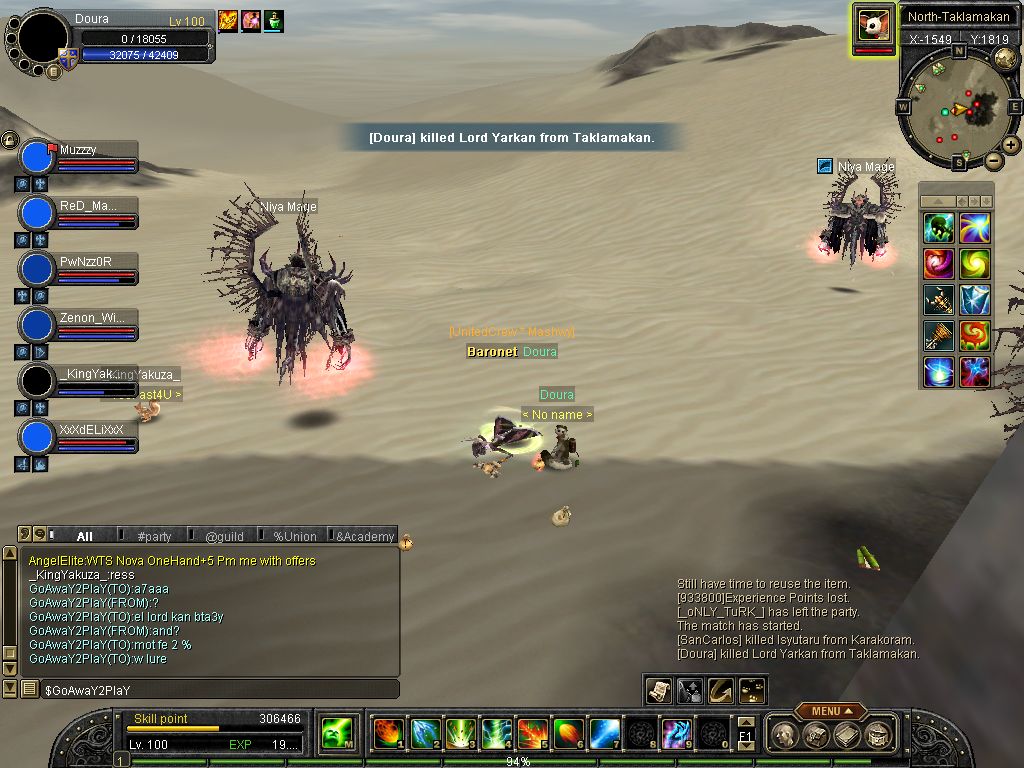Open the MENU expander on the bottom bar
The image size is (1024, 768).
point(832,711)
